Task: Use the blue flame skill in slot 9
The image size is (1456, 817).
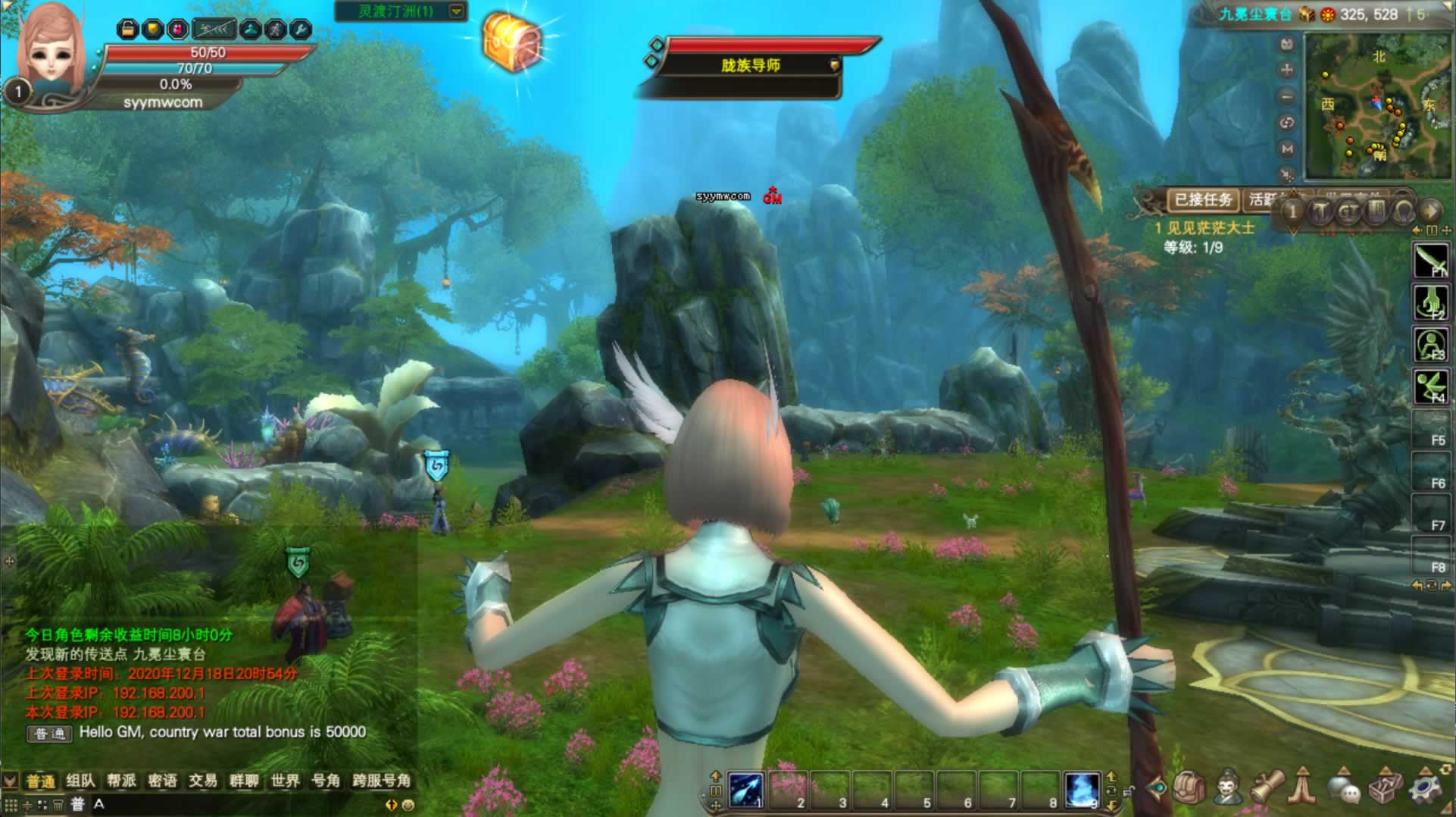Action: click(x=1081, y=790)
